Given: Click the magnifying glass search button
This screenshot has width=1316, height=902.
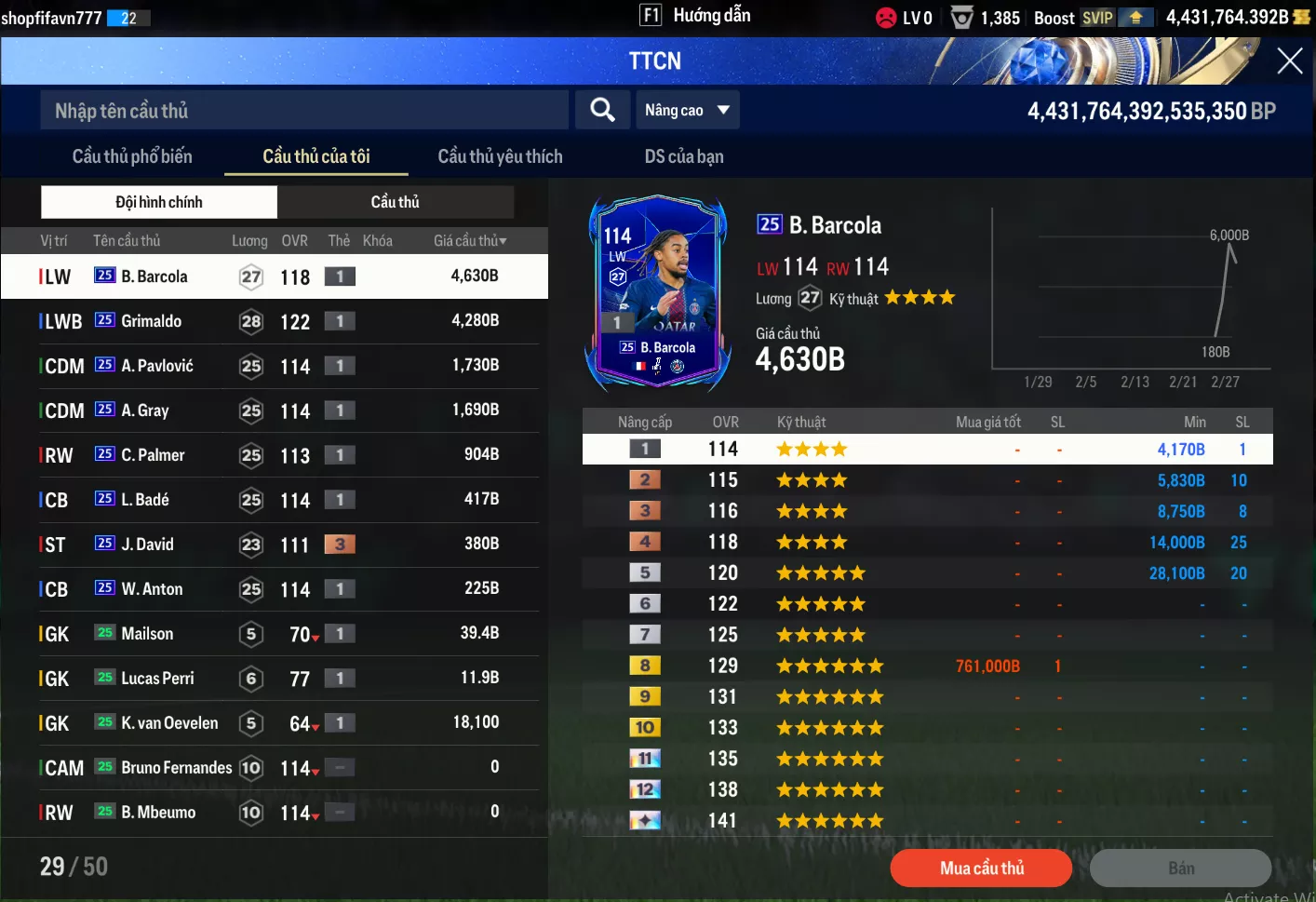Looking at the screenshot, I should click(602, 111).
